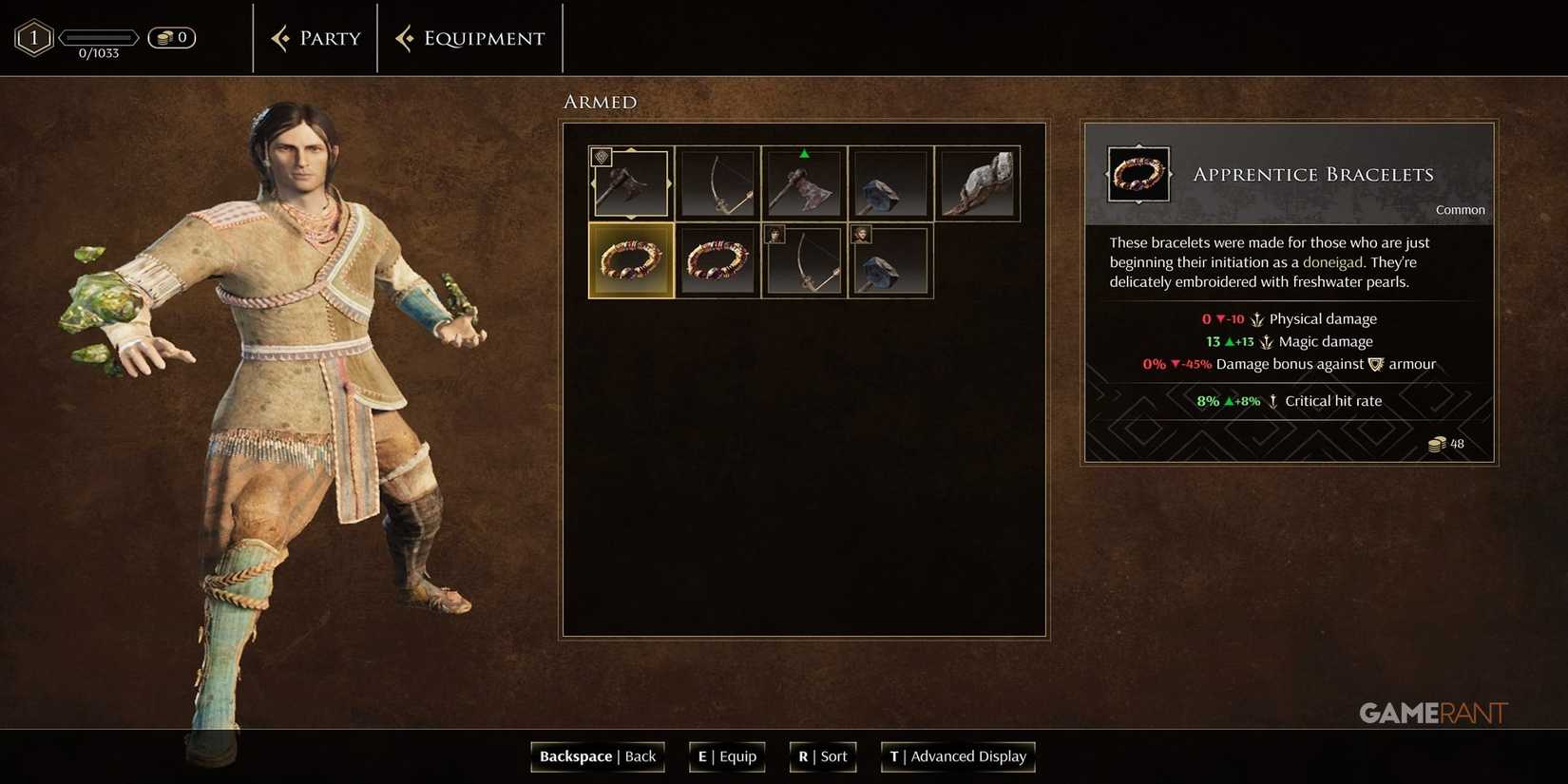
Task: Click the doneigad keyword link
Action: pyautogui.click(x=1333, y=261)
